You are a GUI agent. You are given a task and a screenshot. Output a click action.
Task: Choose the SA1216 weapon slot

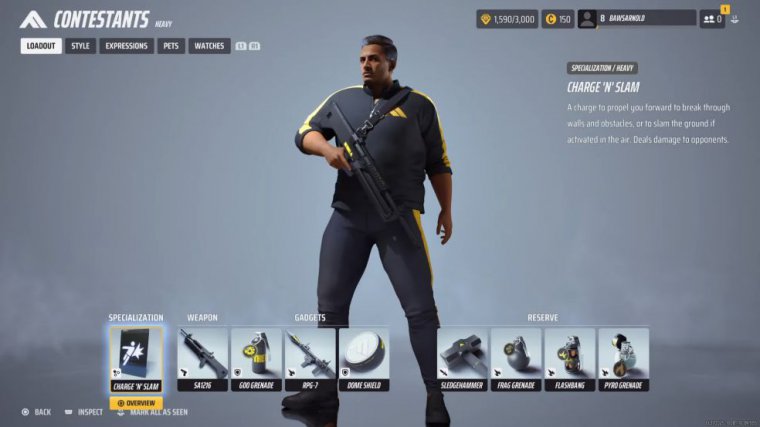click(202, 357)
